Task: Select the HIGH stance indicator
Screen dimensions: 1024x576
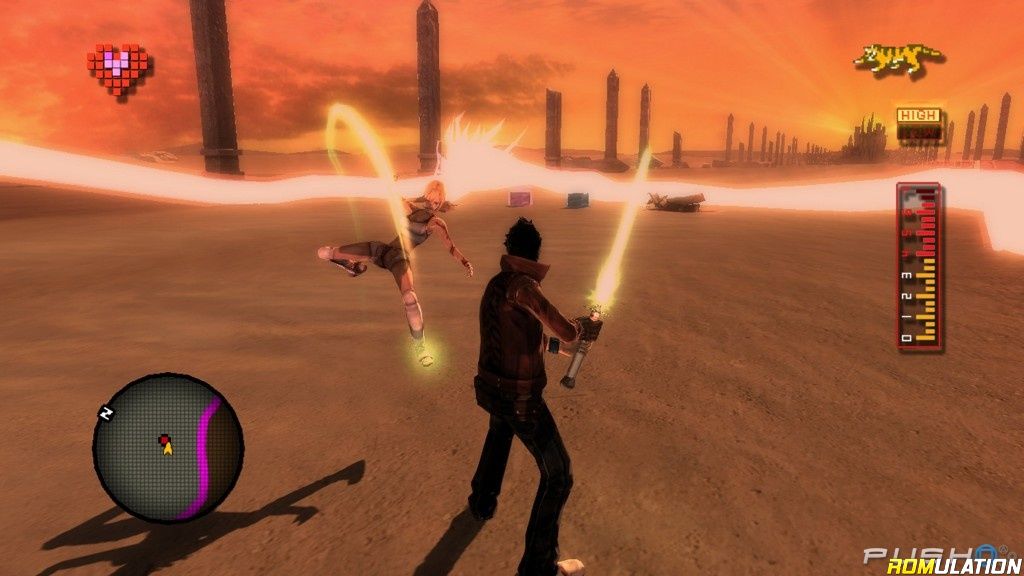Action: click(917, 116)
